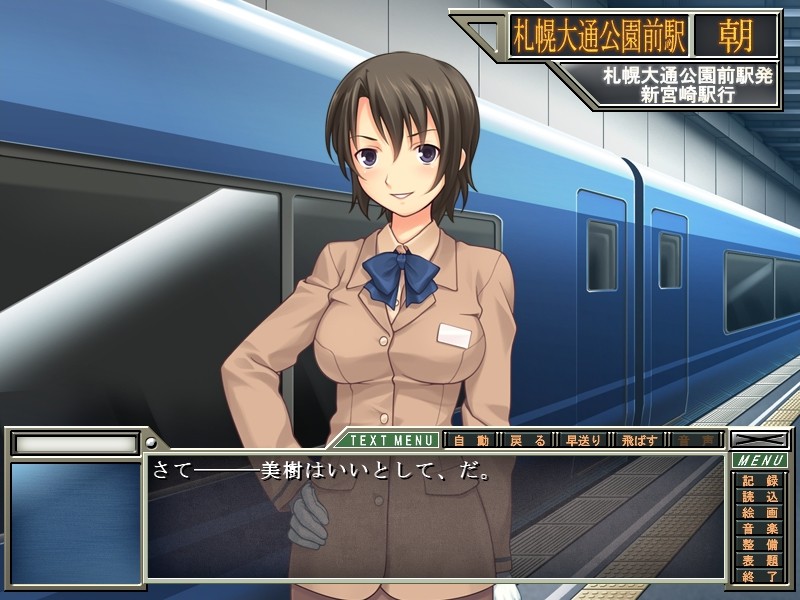Open the 整備 settings menu
This screenshot has height=600, width=800.
point(760,544)
